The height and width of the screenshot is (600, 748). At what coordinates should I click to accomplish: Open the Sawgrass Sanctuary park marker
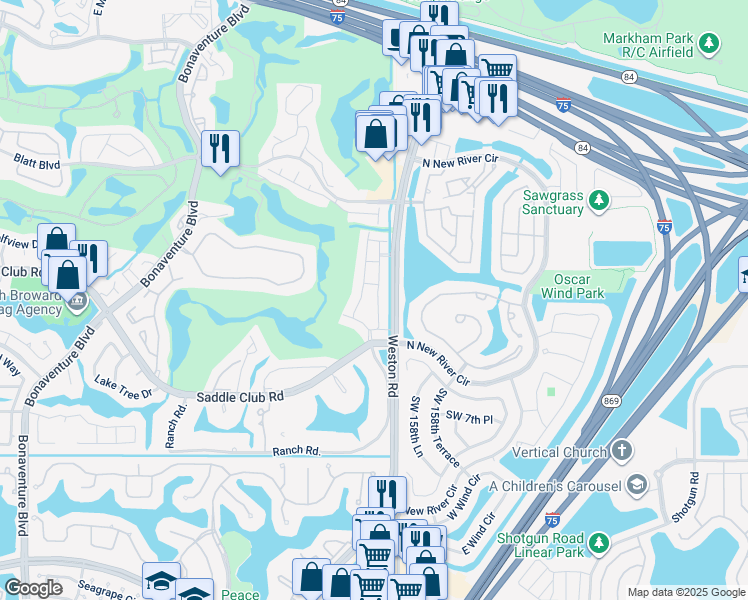tap(599, 202)
